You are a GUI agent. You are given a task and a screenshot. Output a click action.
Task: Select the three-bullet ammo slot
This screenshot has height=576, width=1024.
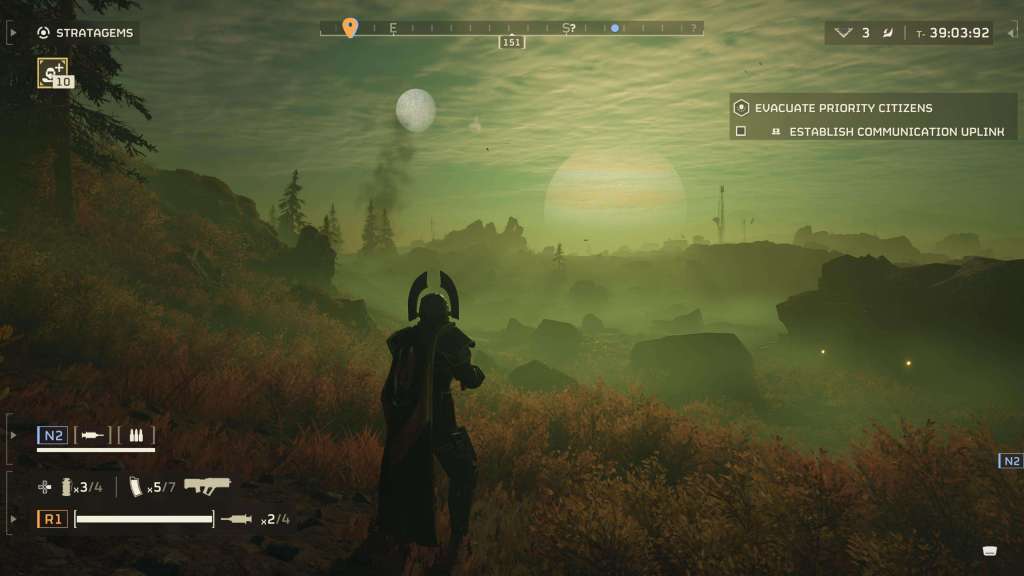(136, 435)
